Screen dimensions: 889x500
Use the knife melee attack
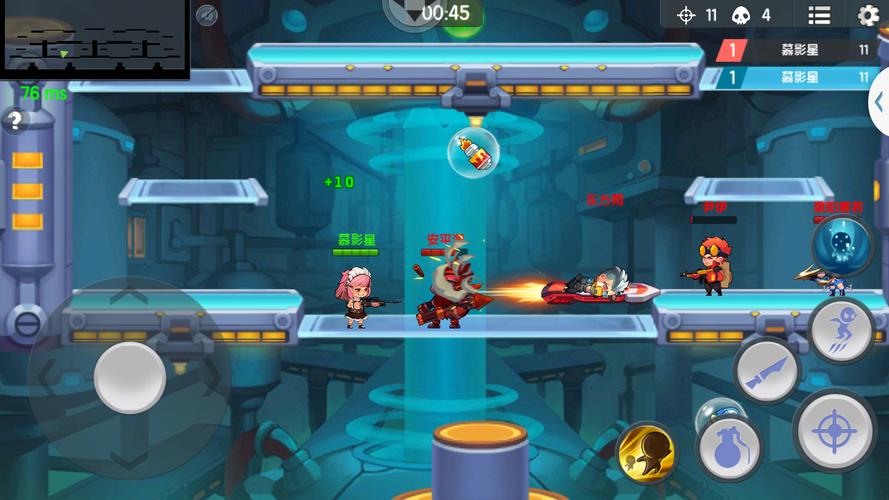click(767, 371)
